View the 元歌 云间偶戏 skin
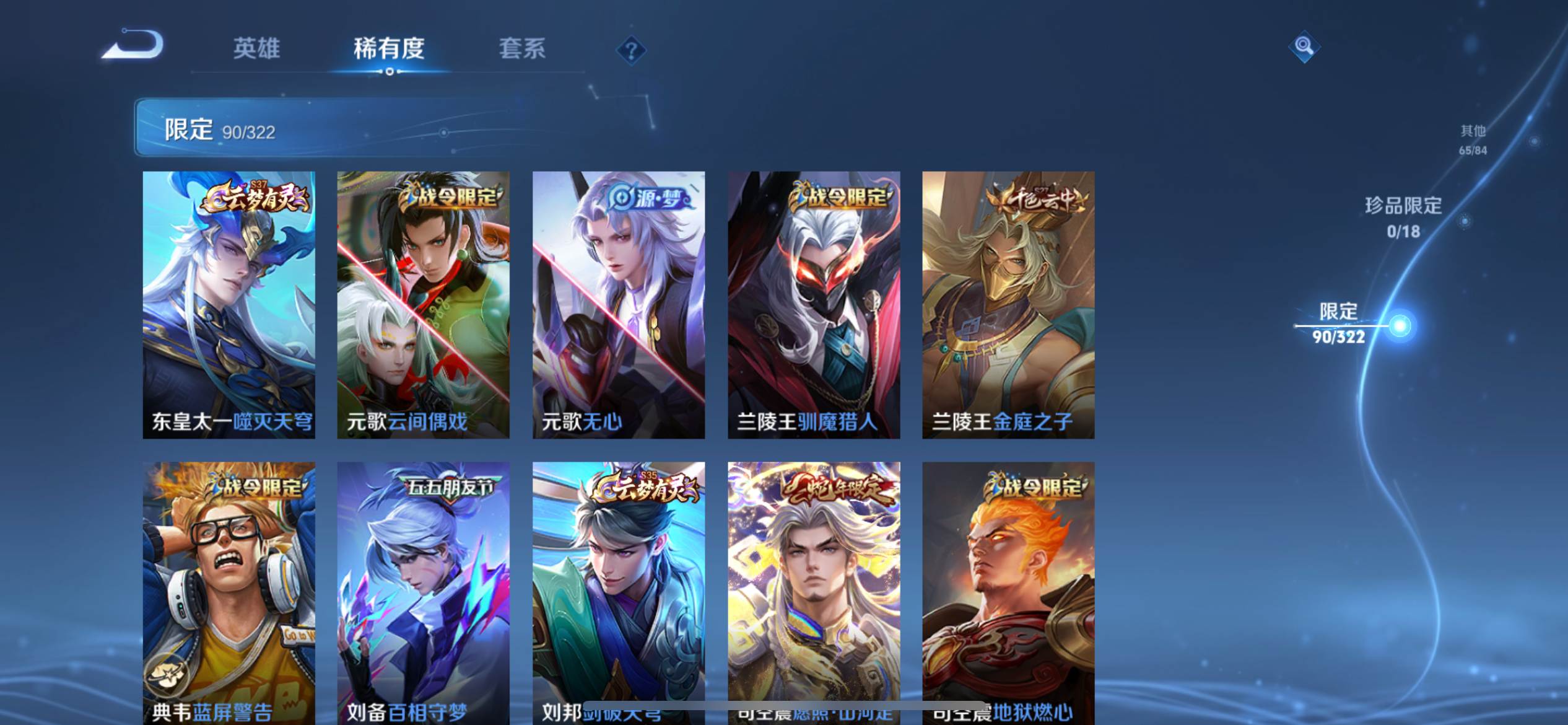Screen dimensions: 1568x725 coord(423,305)
